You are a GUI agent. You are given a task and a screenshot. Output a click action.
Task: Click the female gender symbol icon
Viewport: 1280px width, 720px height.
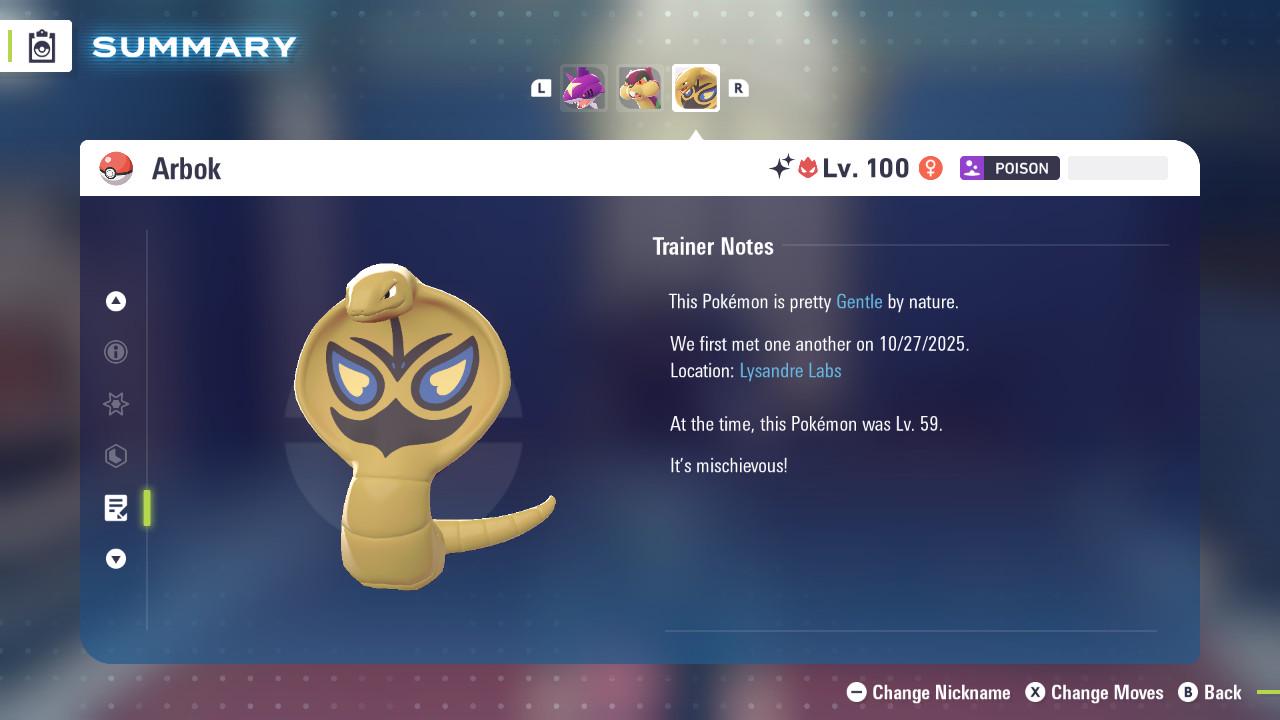[929, 168]
